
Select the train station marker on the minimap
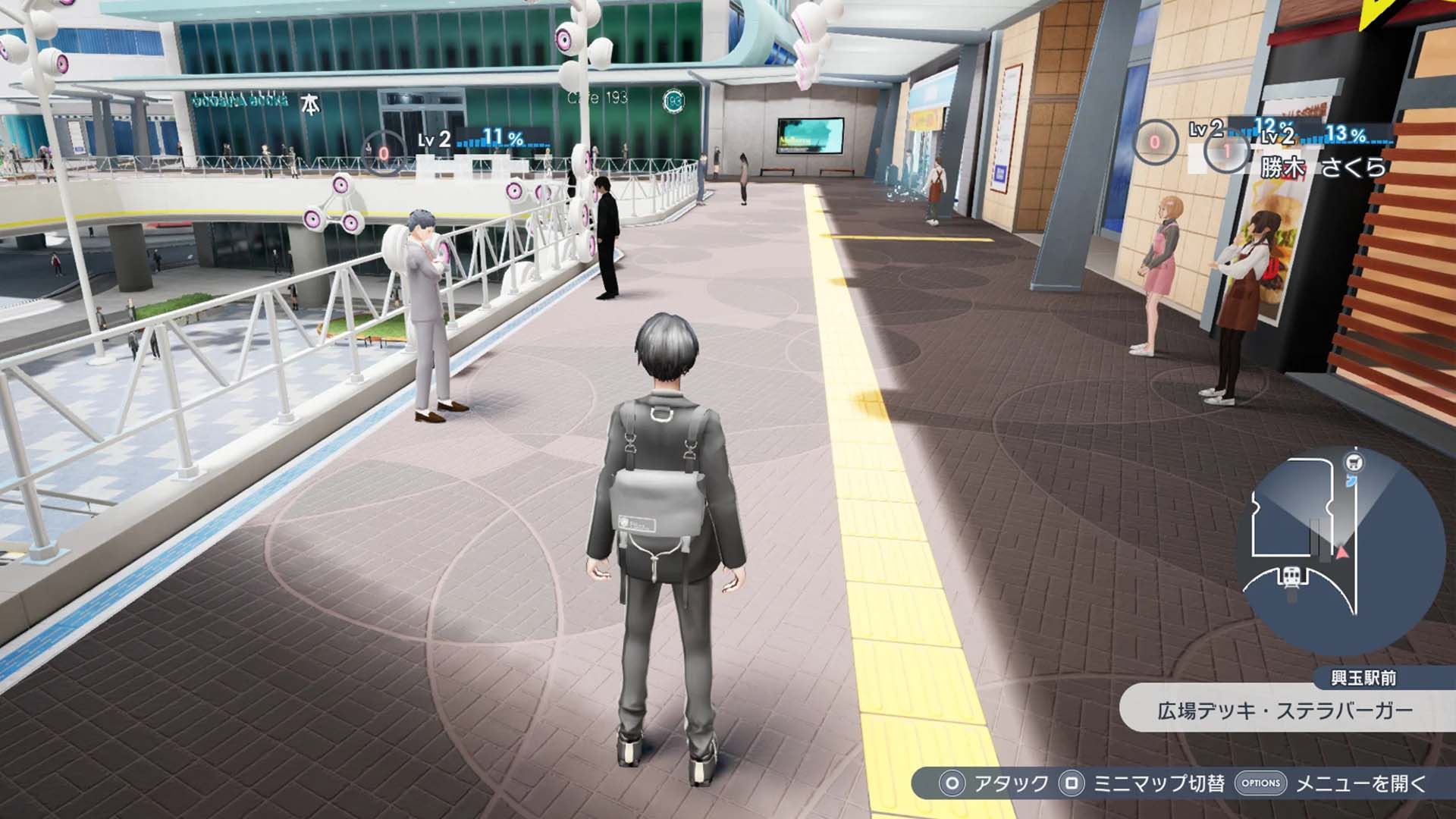1291,578
